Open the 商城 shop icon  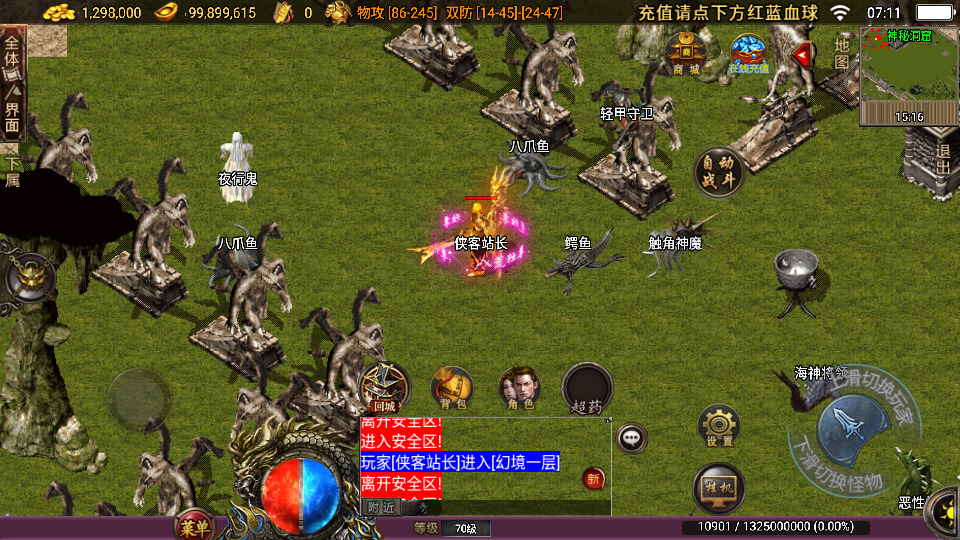click(x=686, y=54)
